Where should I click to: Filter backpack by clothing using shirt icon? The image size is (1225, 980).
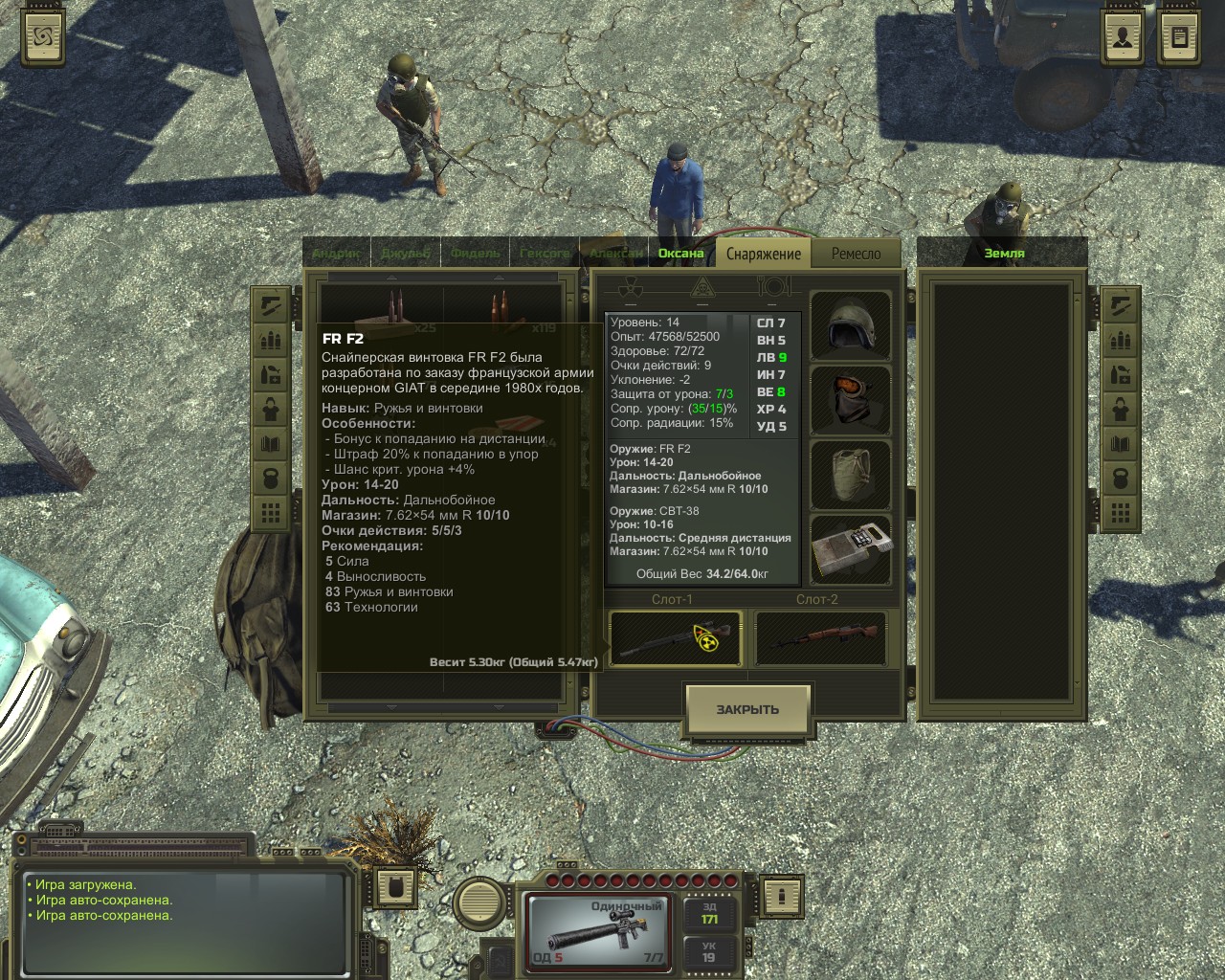(271, 410)
